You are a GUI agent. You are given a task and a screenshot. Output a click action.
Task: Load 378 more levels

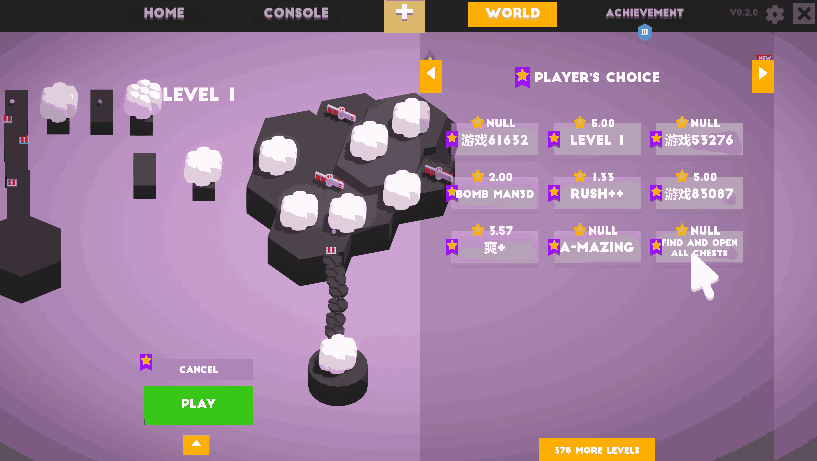tap(596, 450)
